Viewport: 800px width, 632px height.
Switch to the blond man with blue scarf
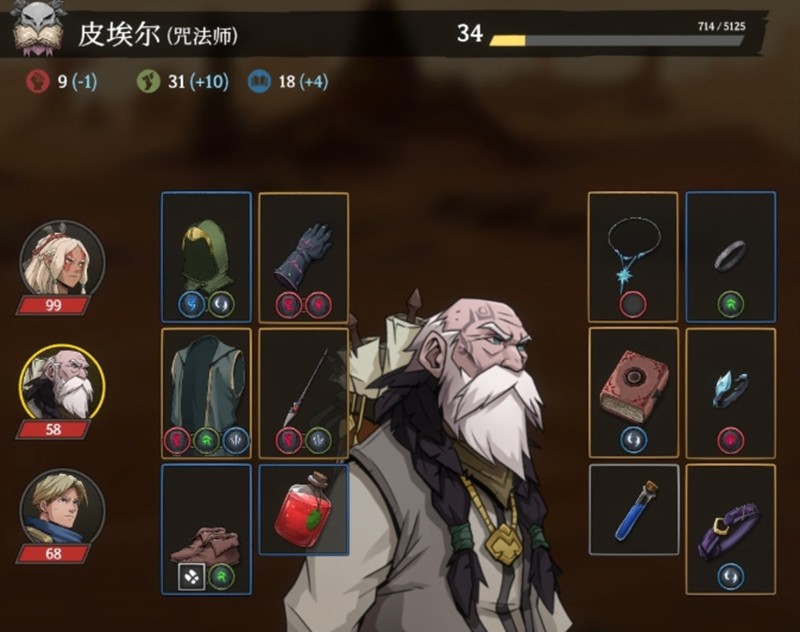62,510
